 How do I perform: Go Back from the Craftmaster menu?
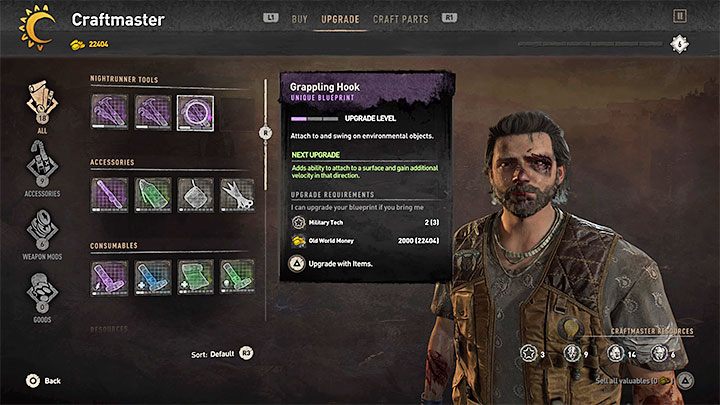point(43,381)
